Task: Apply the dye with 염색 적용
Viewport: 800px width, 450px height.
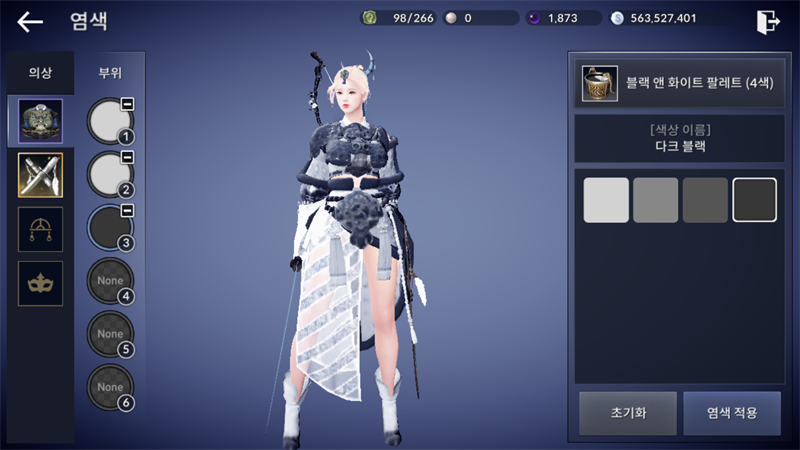Action: (731, 413)
